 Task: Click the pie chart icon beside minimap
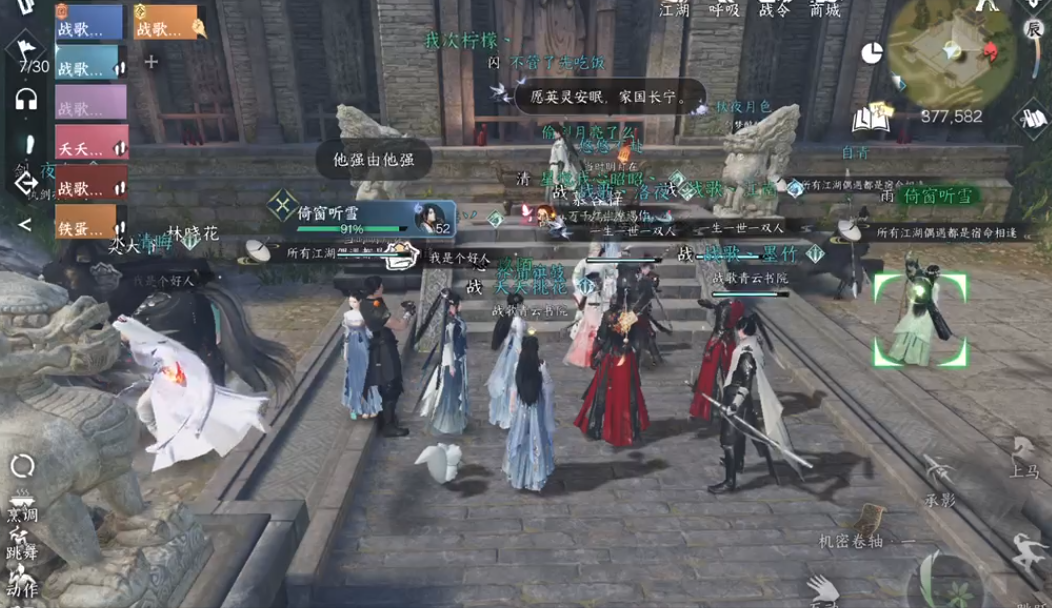pos(872,53)
